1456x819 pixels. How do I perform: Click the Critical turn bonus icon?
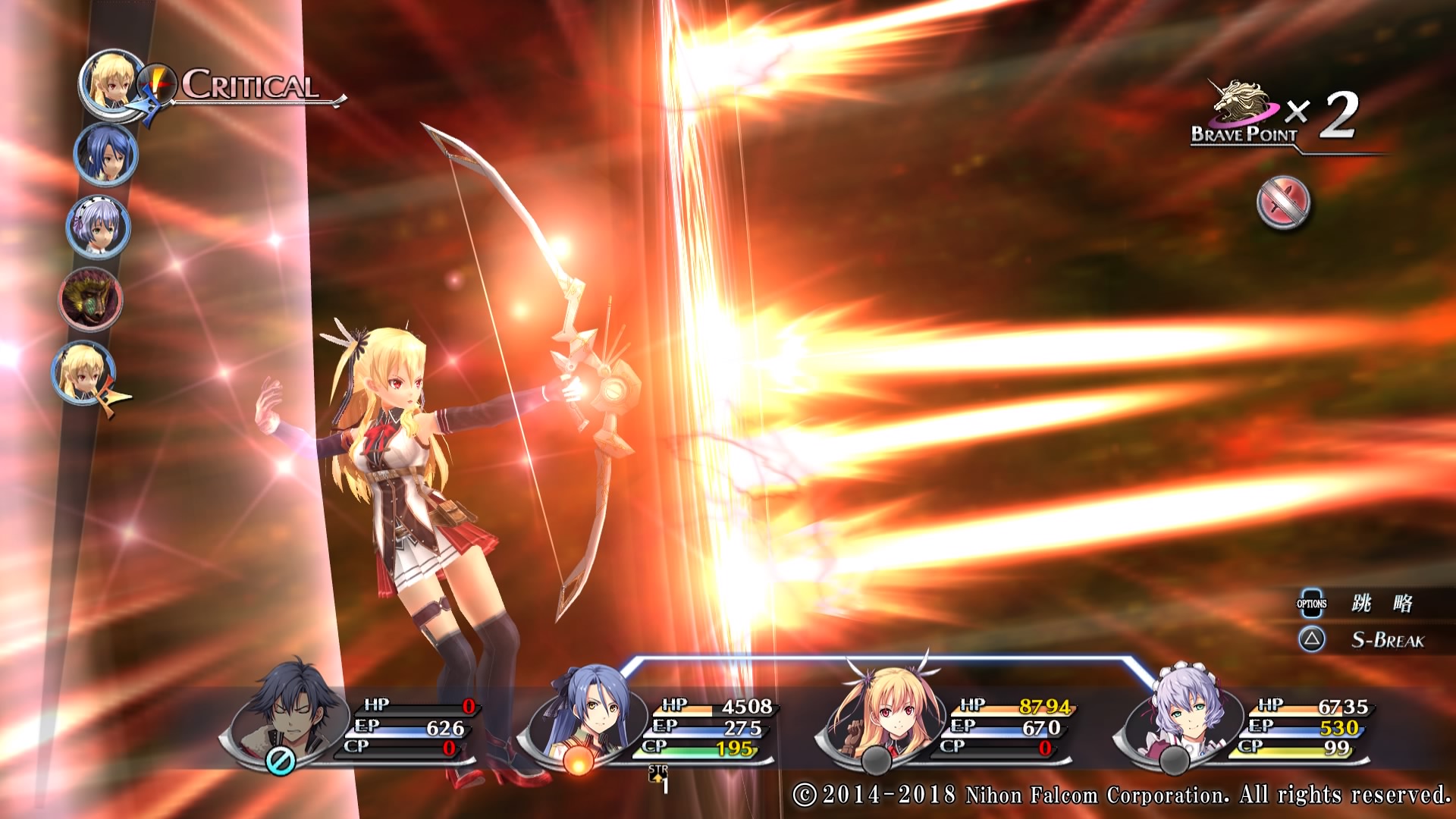click(x=158, y=83)
